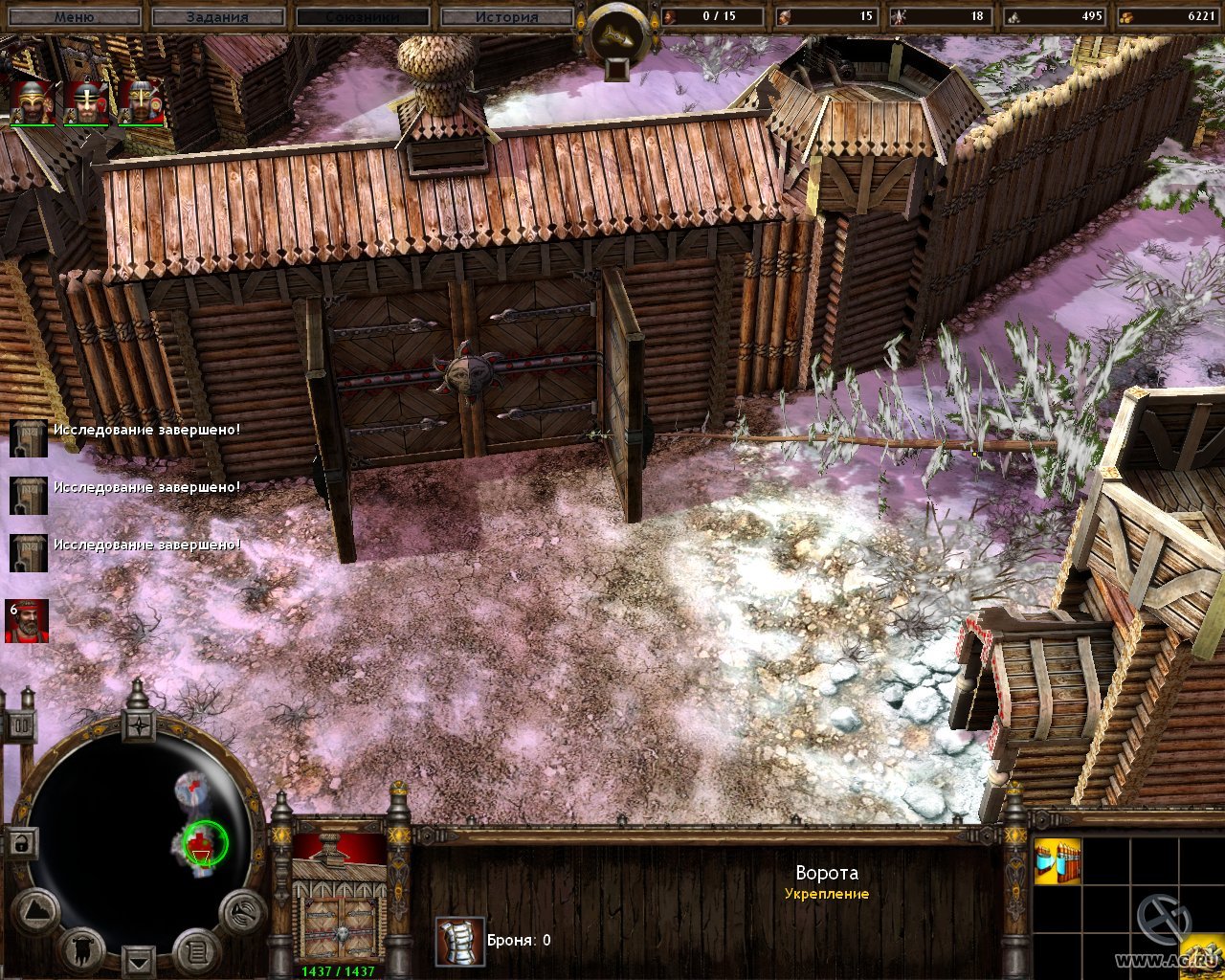Click the banner flag button under the minimap
The height and width of the screenshot is (980, 1225).
pyautogui.click(x=80, y=947)
